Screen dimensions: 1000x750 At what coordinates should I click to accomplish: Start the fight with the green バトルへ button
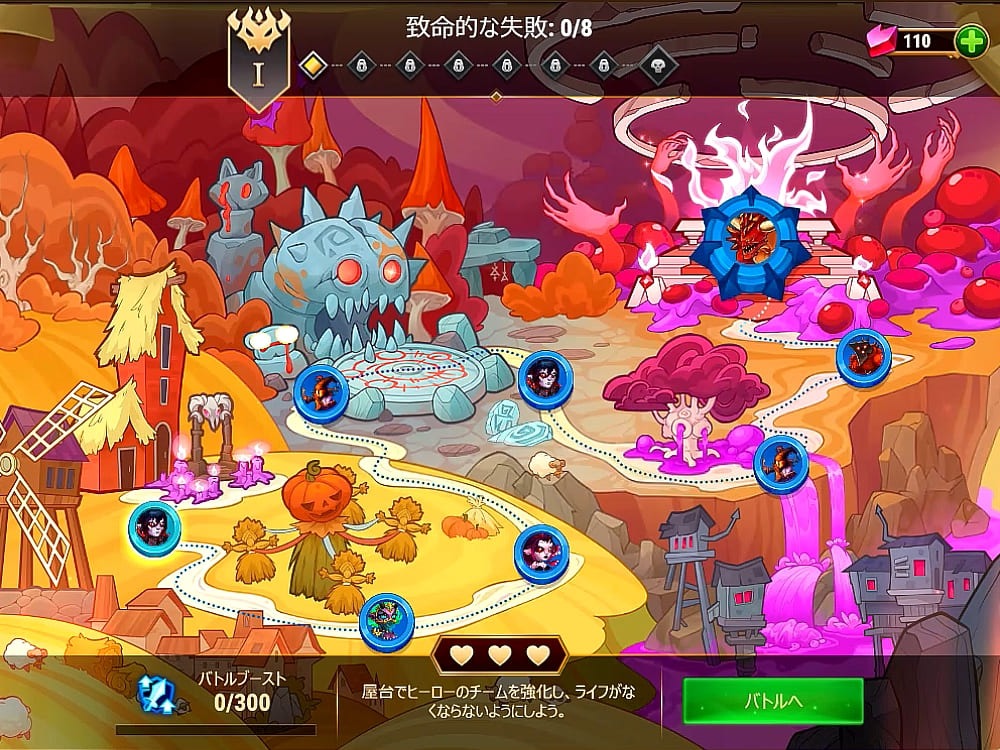pos(773,701)
